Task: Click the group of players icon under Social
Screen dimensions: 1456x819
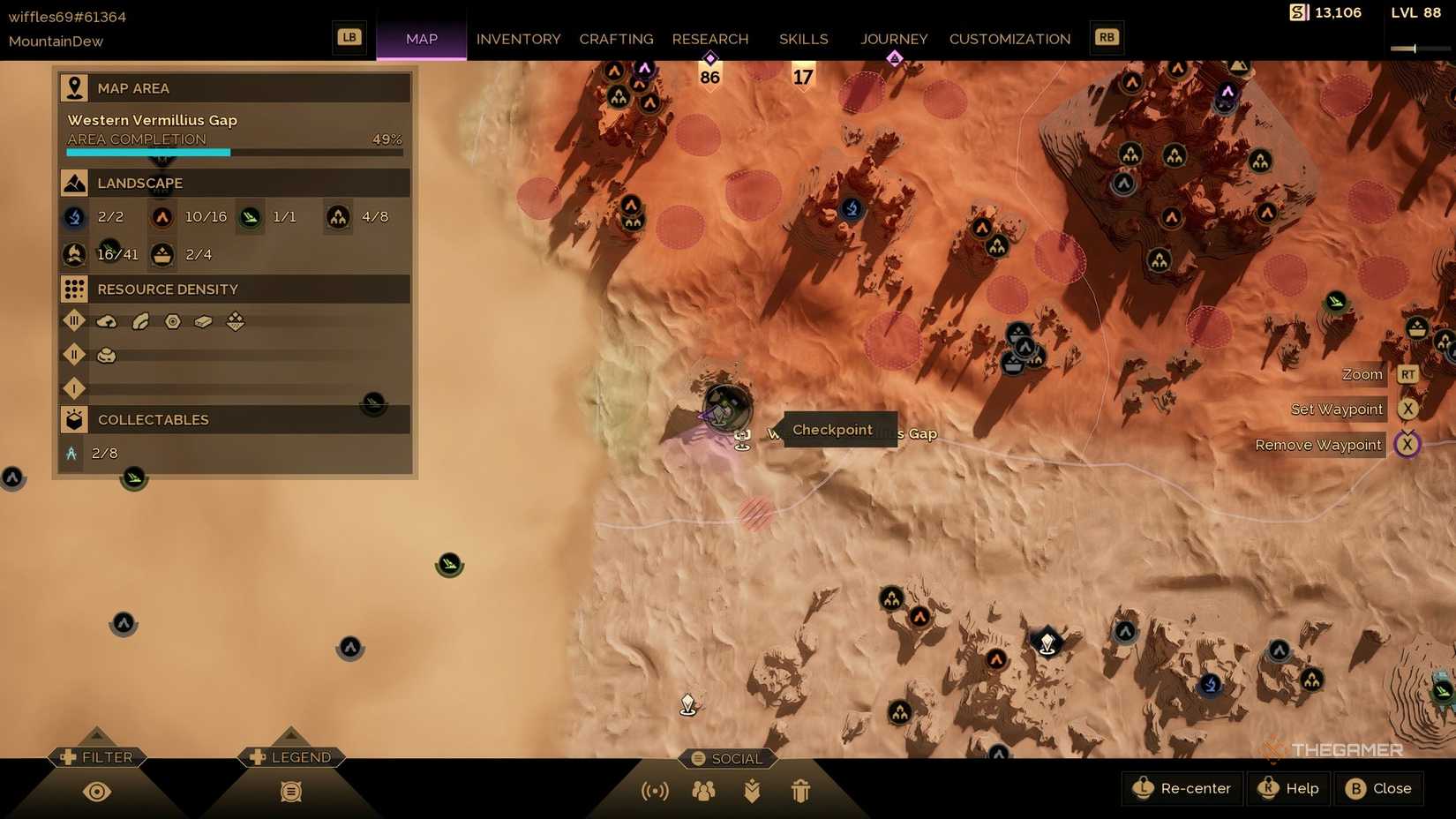Action: click(703, 790)
